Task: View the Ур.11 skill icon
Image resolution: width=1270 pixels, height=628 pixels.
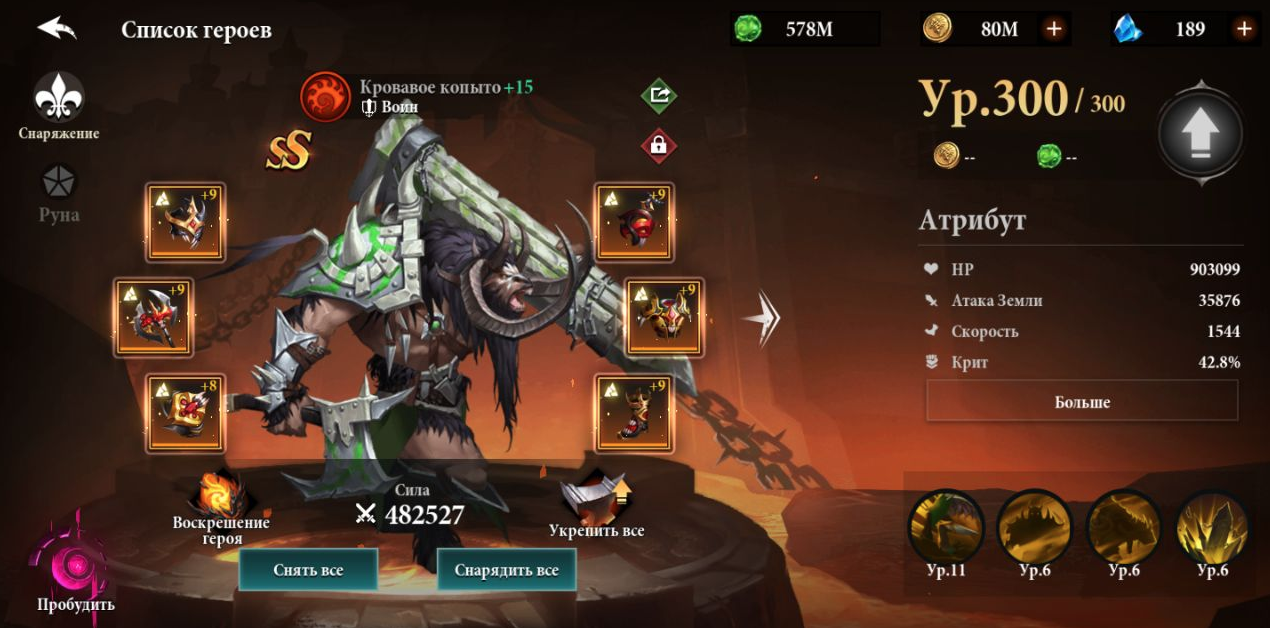Action: (x=945, y=527)
